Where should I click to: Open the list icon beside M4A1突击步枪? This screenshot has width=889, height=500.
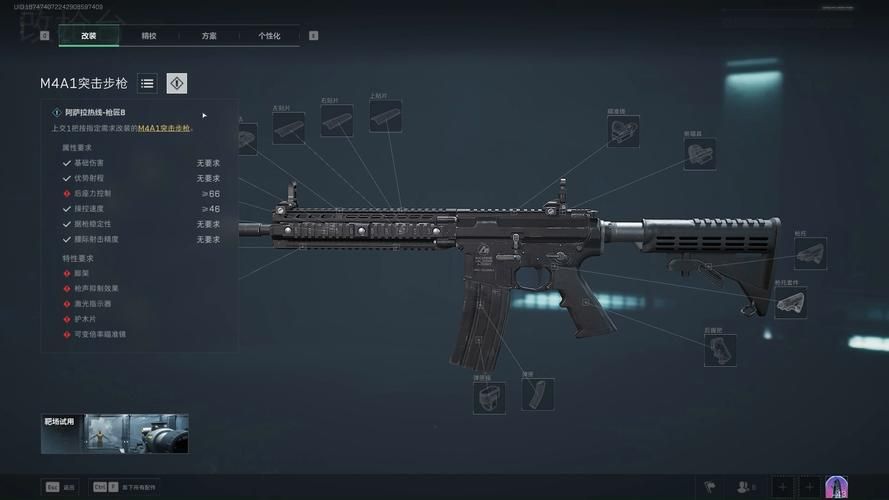[147, 84]
